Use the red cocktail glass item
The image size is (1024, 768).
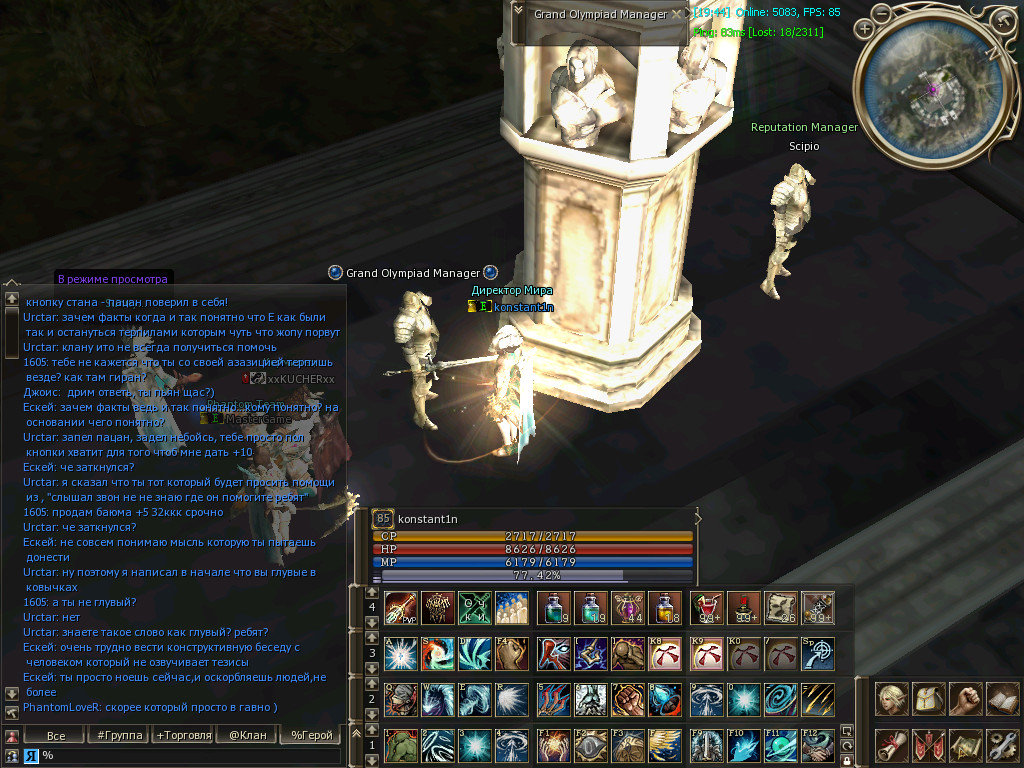[x=706, y=607]
